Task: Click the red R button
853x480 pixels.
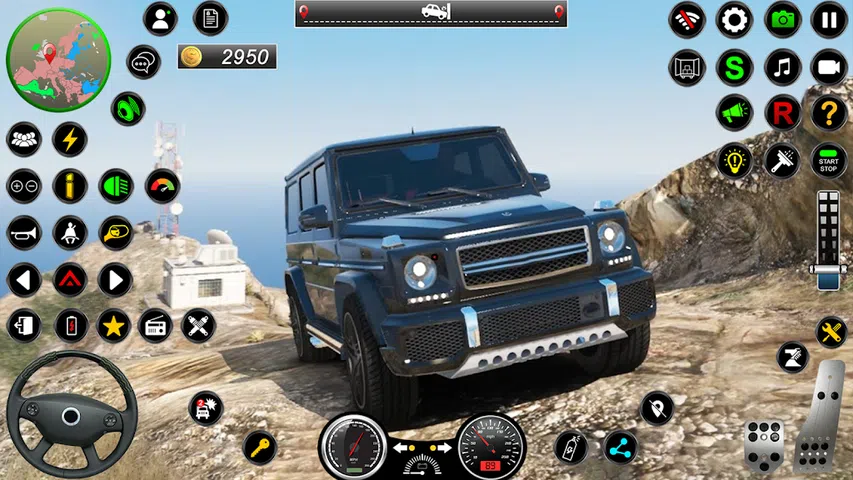Action: (x=783, y=113)
